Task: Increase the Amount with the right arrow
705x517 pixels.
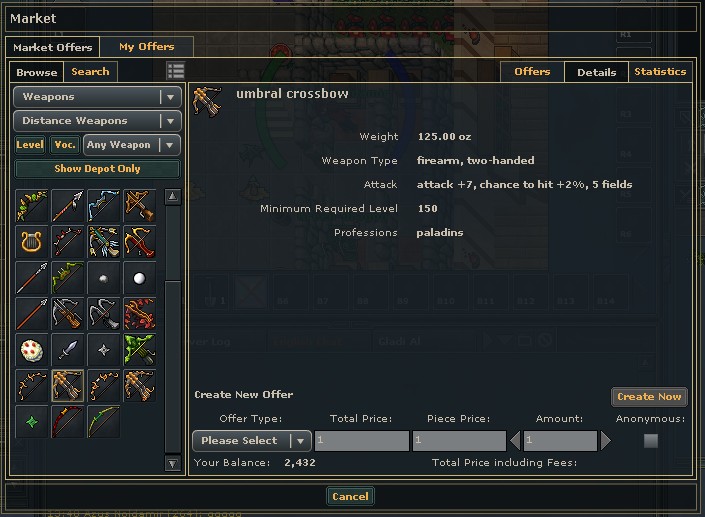Action: click(606, 441)
